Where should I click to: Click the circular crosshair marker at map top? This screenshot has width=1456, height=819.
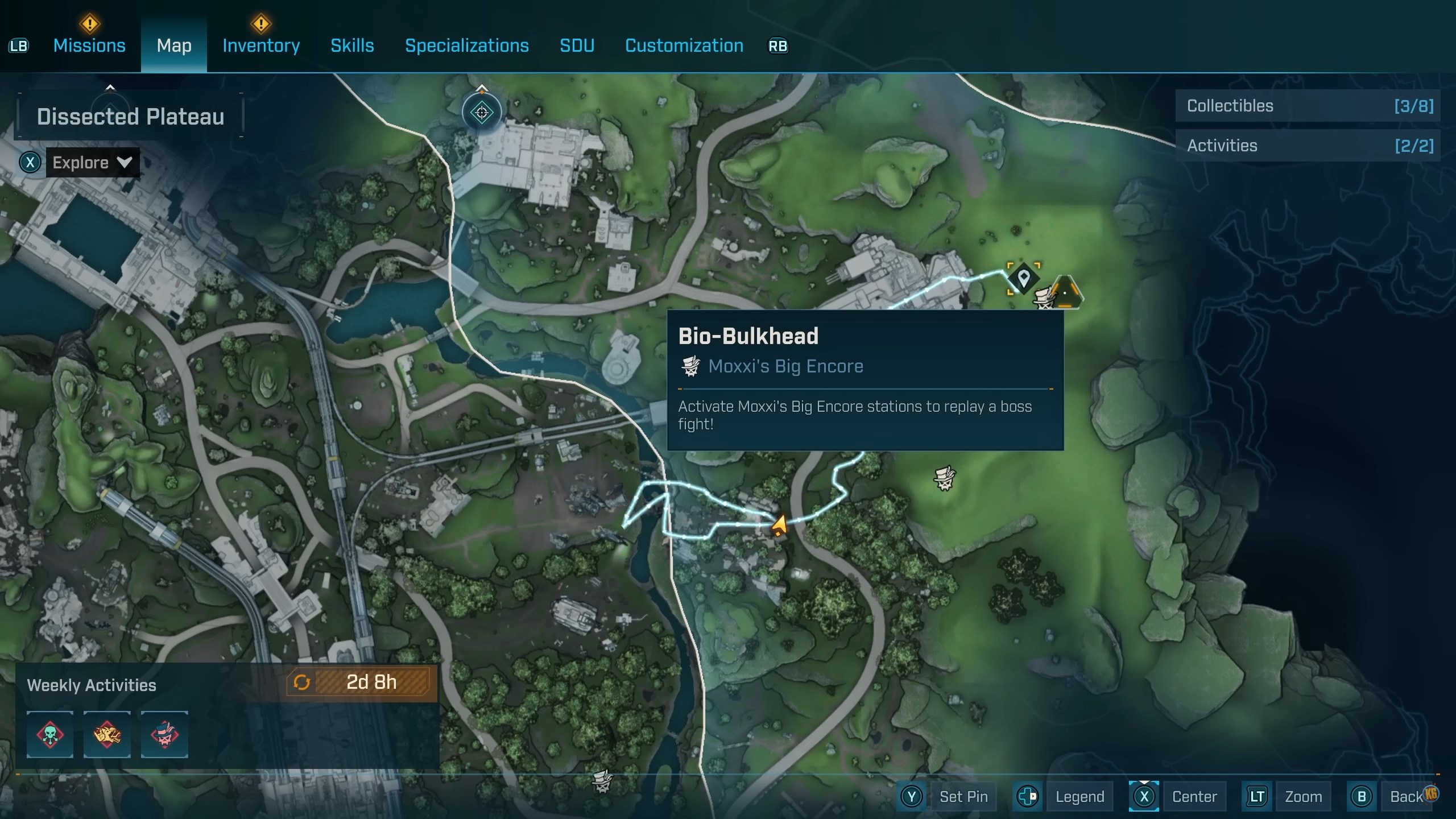coord(482,113)
